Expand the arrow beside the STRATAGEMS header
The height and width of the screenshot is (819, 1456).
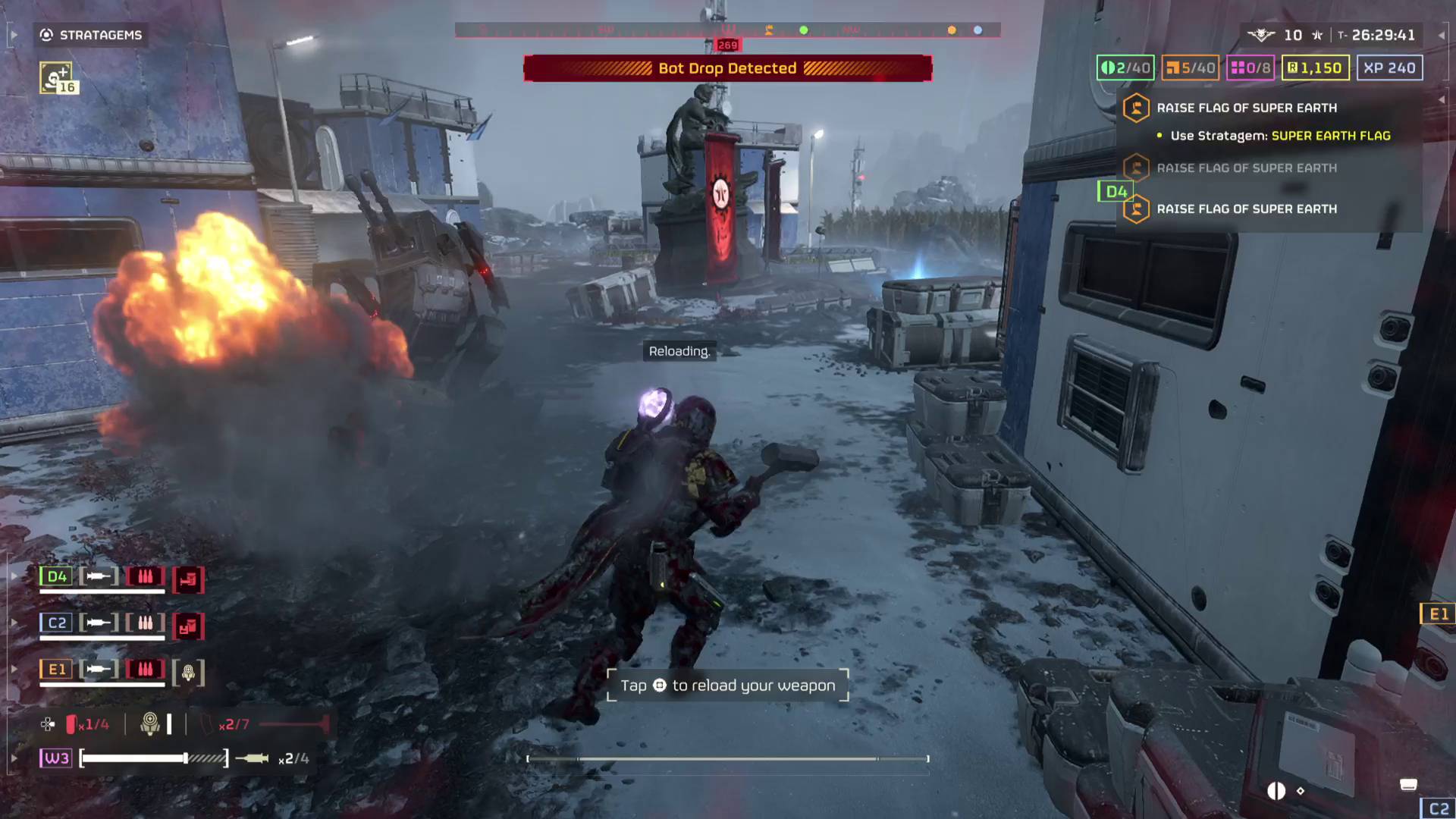tap(13, 34)
